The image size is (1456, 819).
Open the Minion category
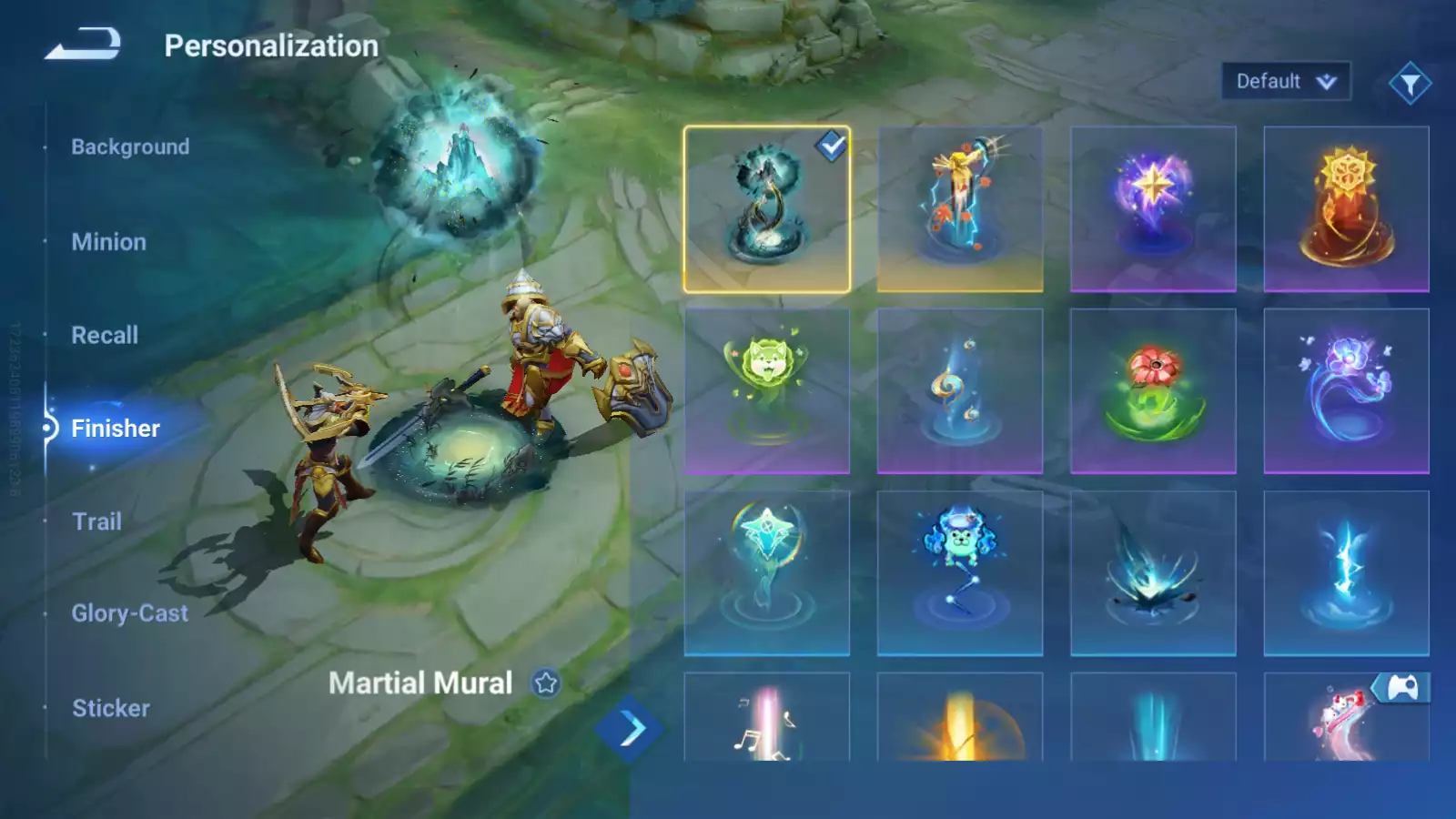pos(108,242)
